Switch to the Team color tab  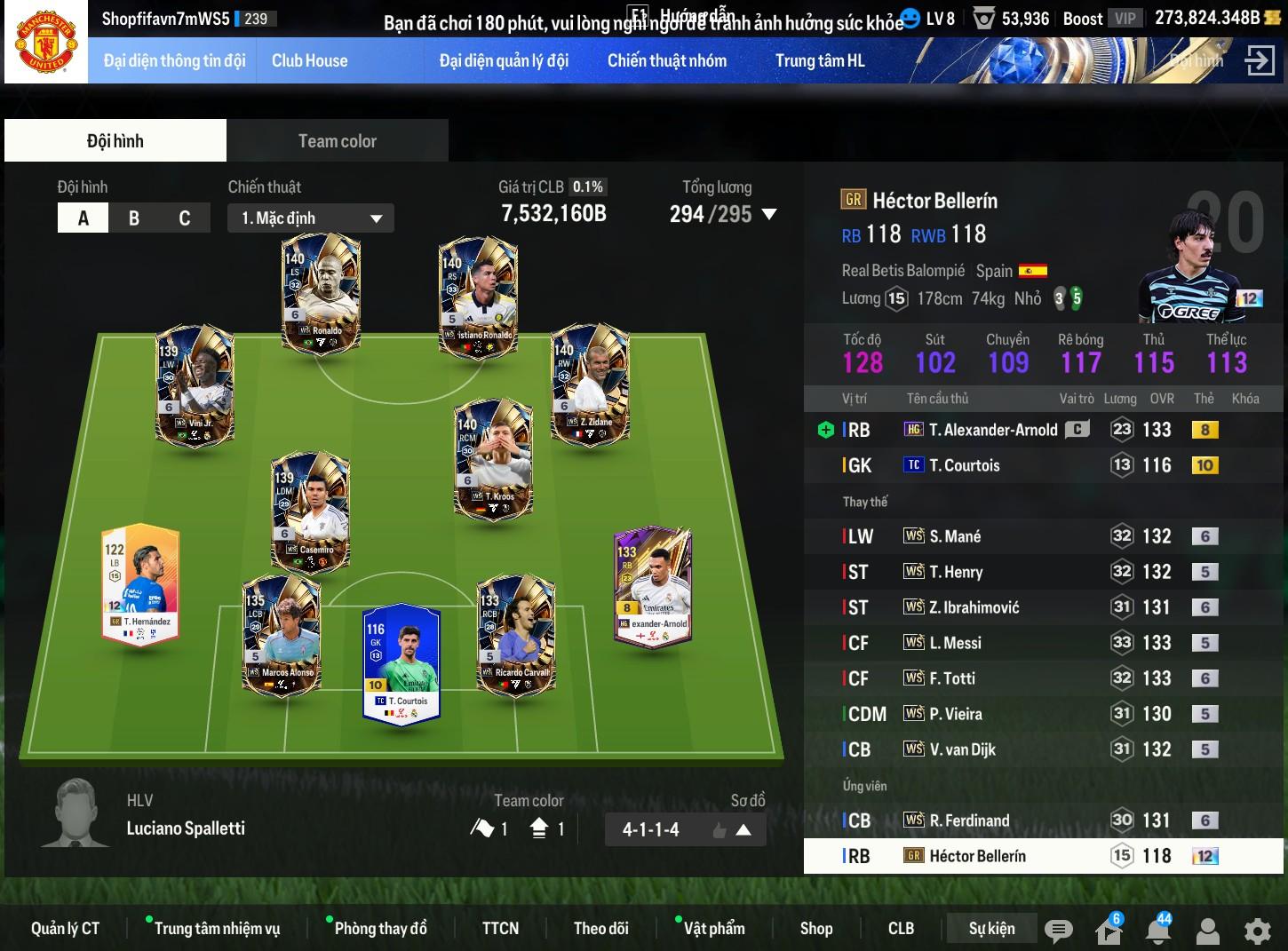click(337, 141)
